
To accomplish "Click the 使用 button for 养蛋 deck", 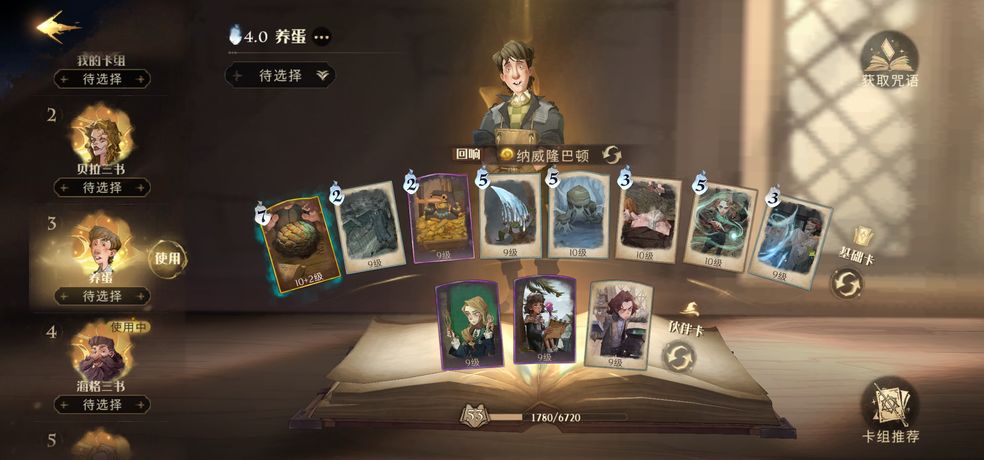I will point(167,259).
